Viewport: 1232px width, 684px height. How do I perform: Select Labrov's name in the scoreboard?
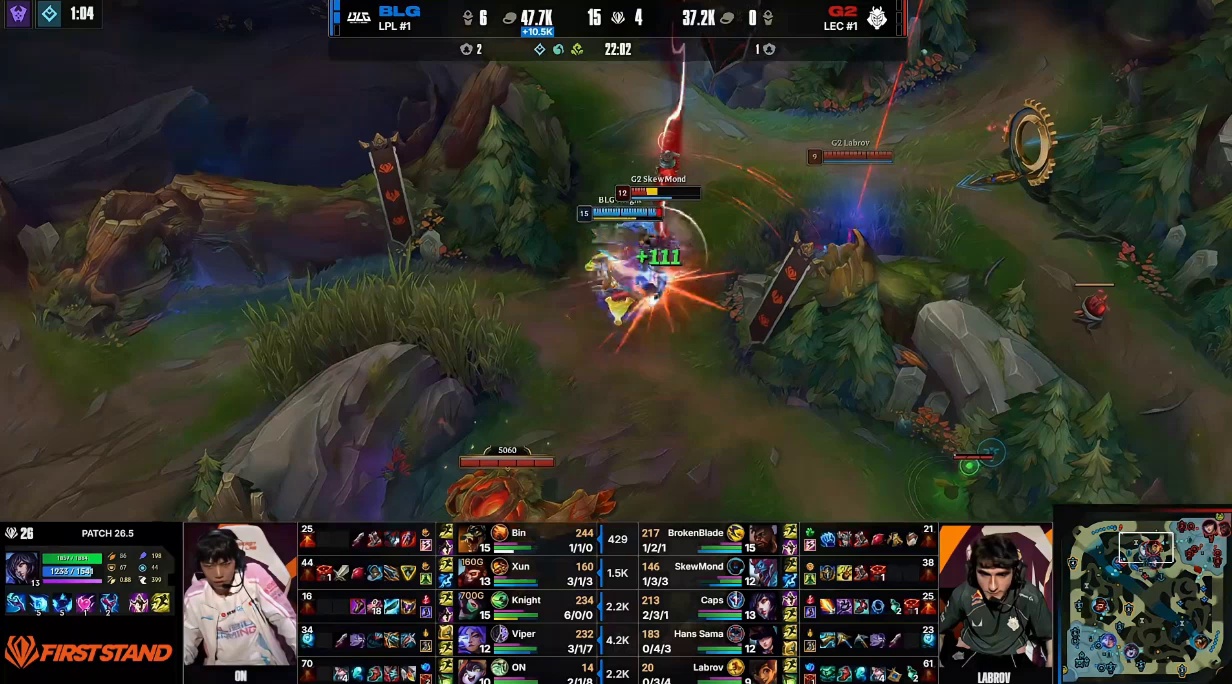point(707,667)
